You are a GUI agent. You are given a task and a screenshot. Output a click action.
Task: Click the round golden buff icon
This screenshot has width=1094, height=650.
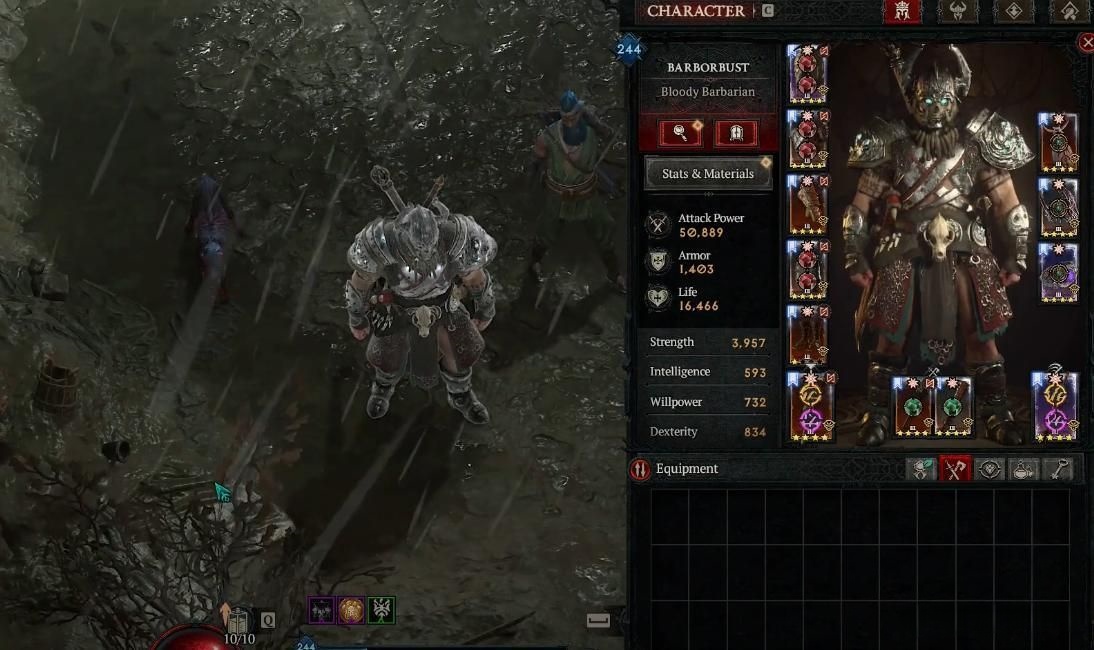(x=351, y=610)
